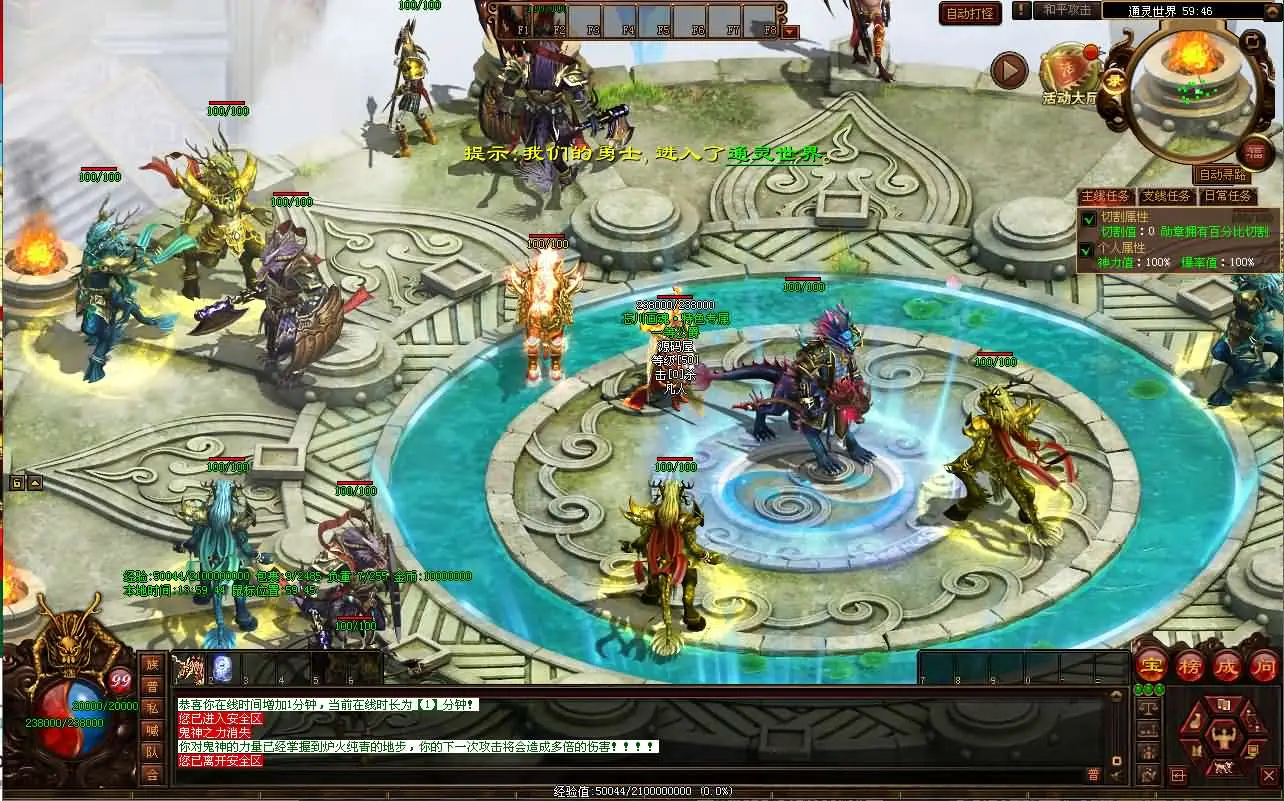The image size is (1284, 801).
Task: Open the circular minimap
Action: tap(1194, 91)
